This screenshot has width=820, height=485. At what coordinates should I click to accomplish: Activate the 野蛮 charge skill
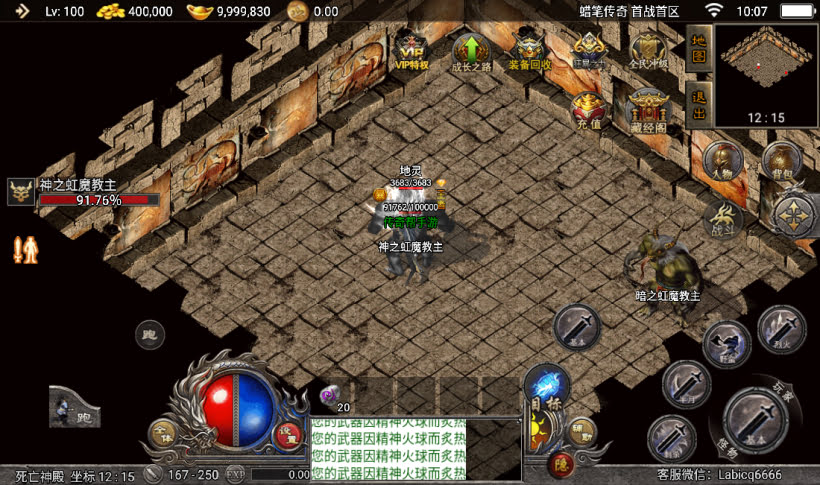tap(727, 343)
